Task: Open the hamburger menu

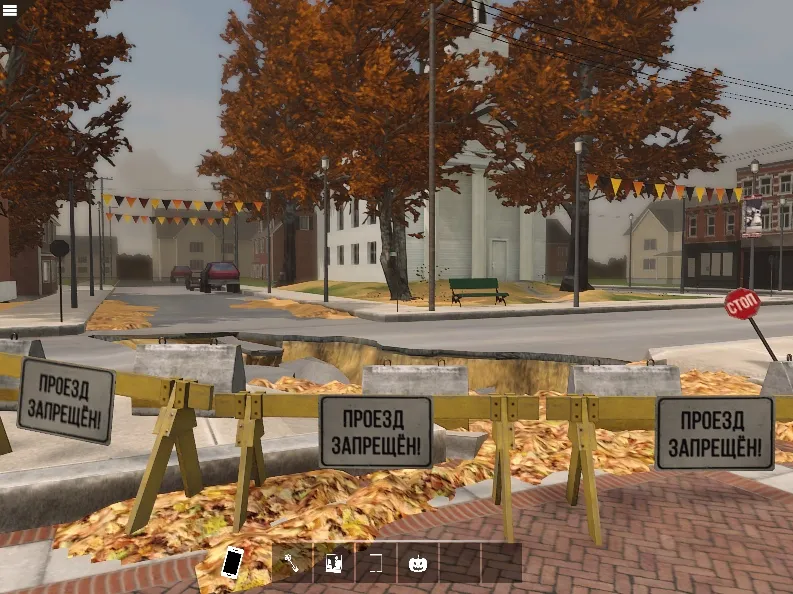Action: click(10, 10)
